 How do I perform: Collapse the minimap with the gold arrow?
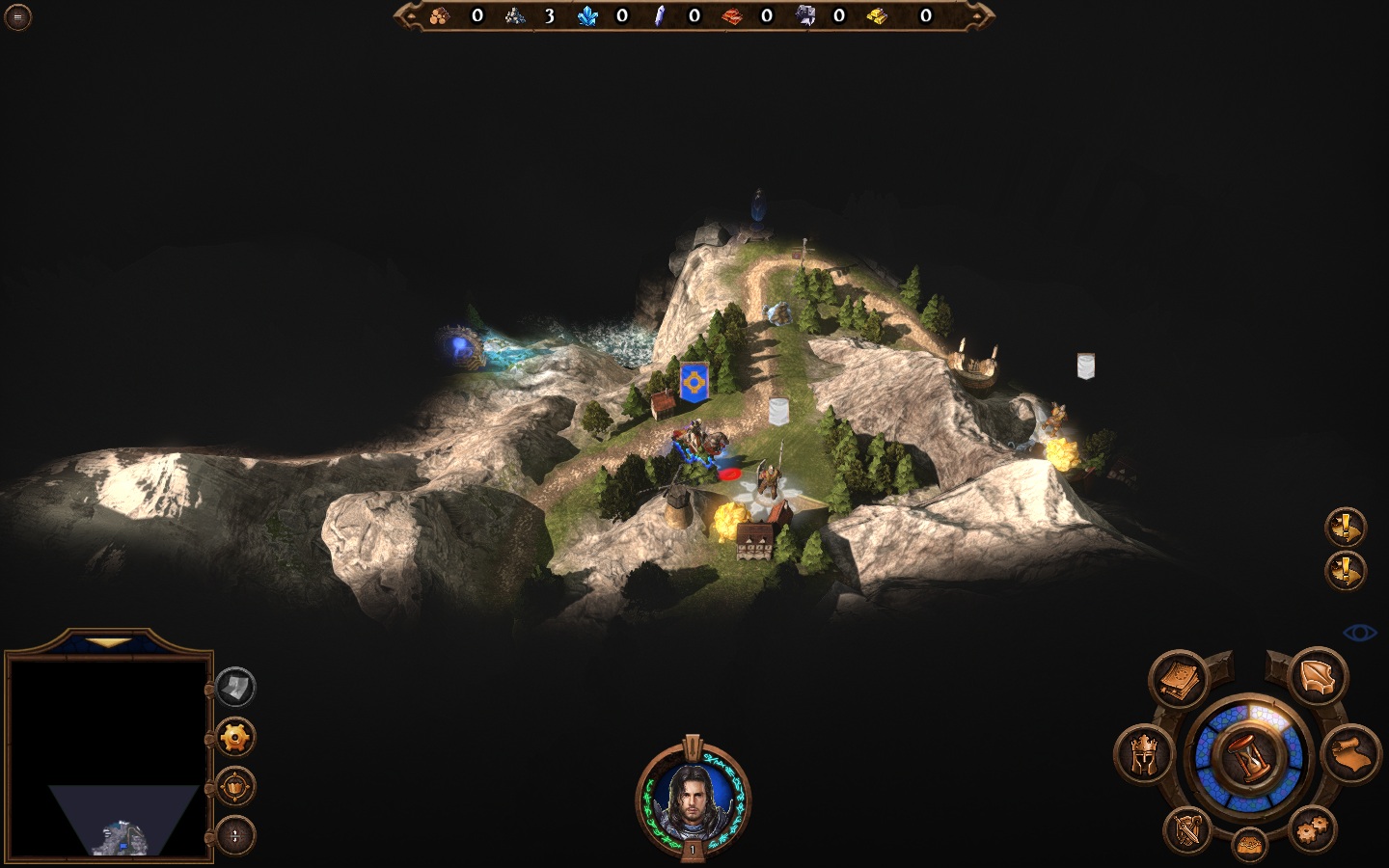coord(108,642)
